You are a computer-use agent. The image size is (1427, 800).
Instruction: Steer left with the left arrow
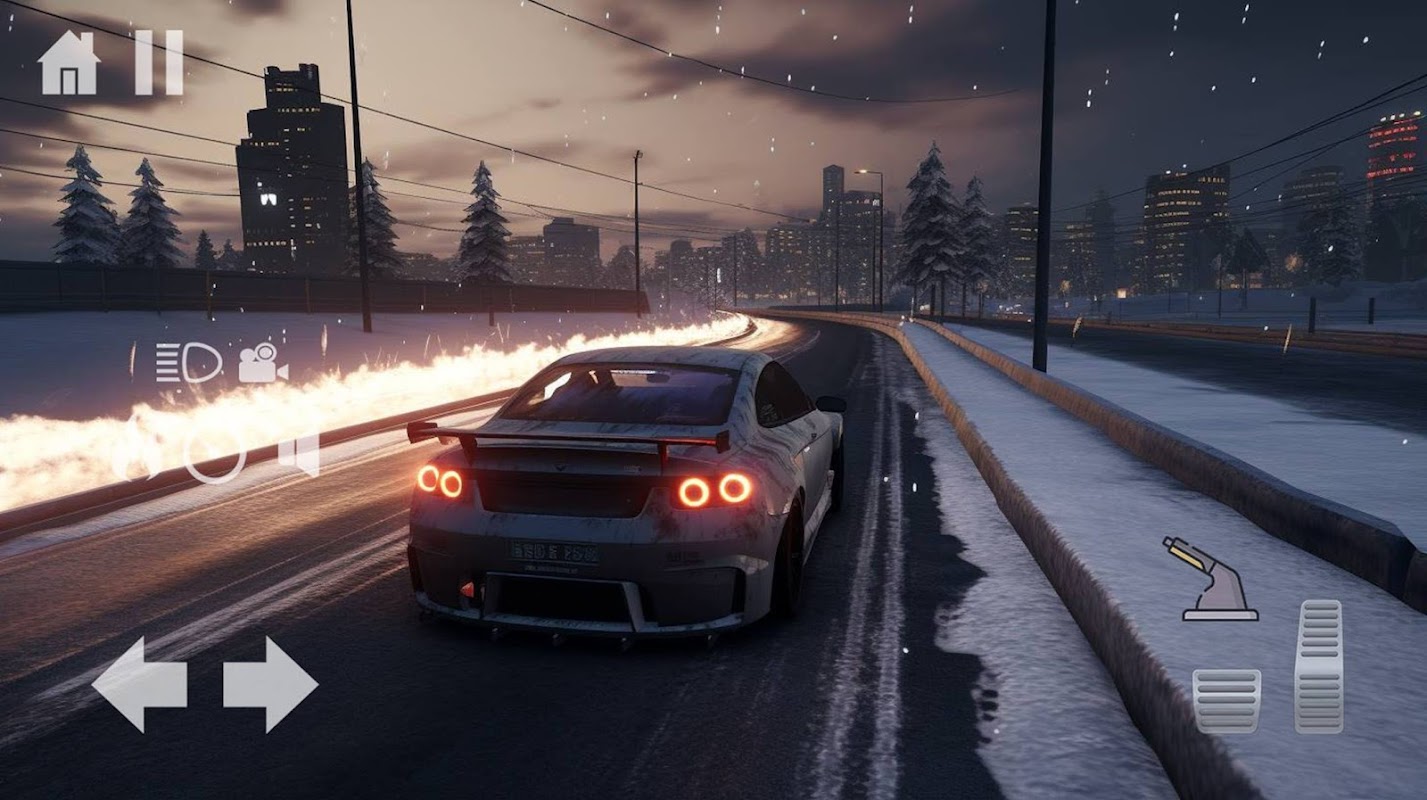[x=139, y=685]
